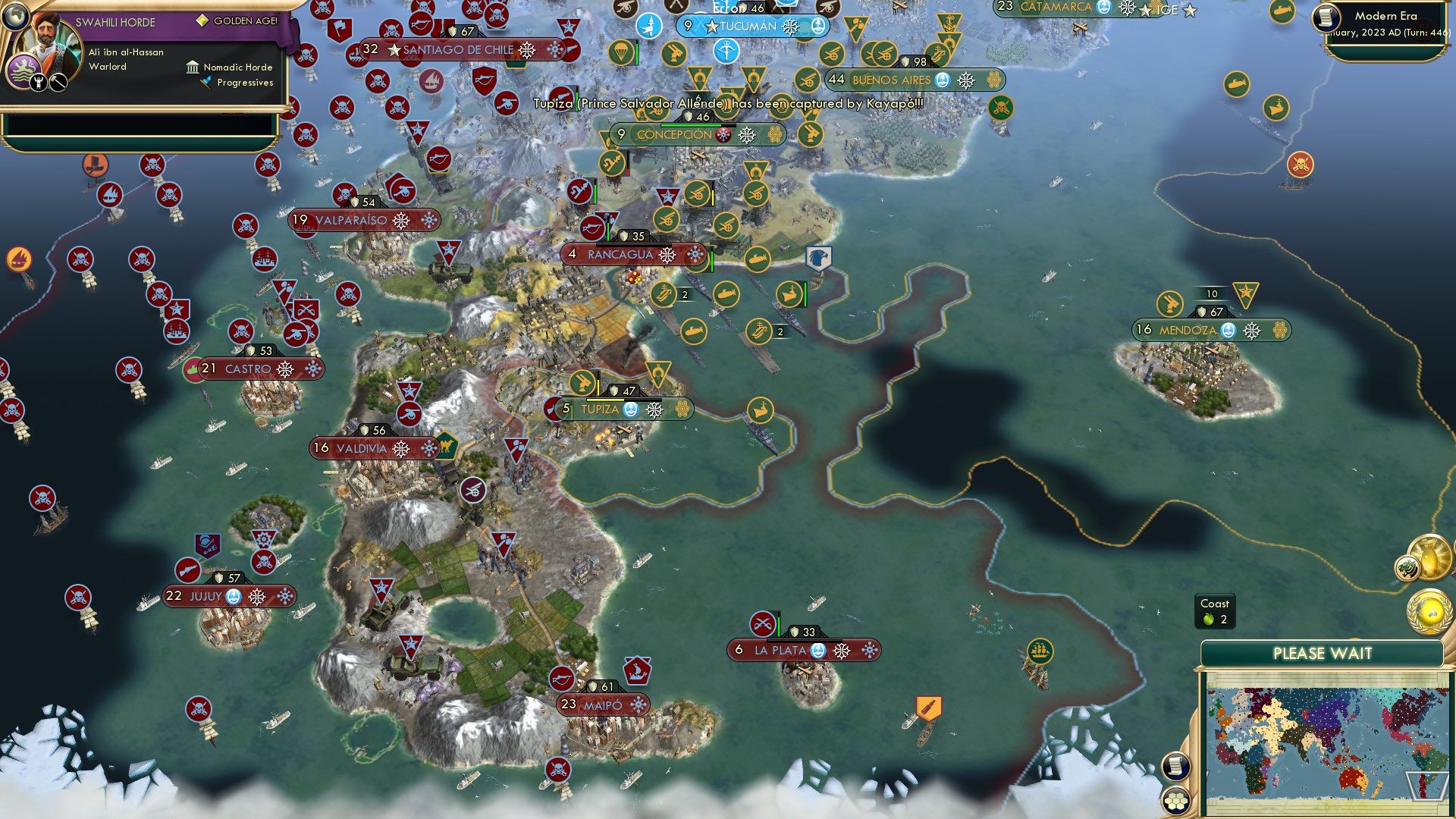Screen dimensions: 1456x819
Task: Toggle the snowflake status on Tupiza's banner
Action: click(654, 409)
